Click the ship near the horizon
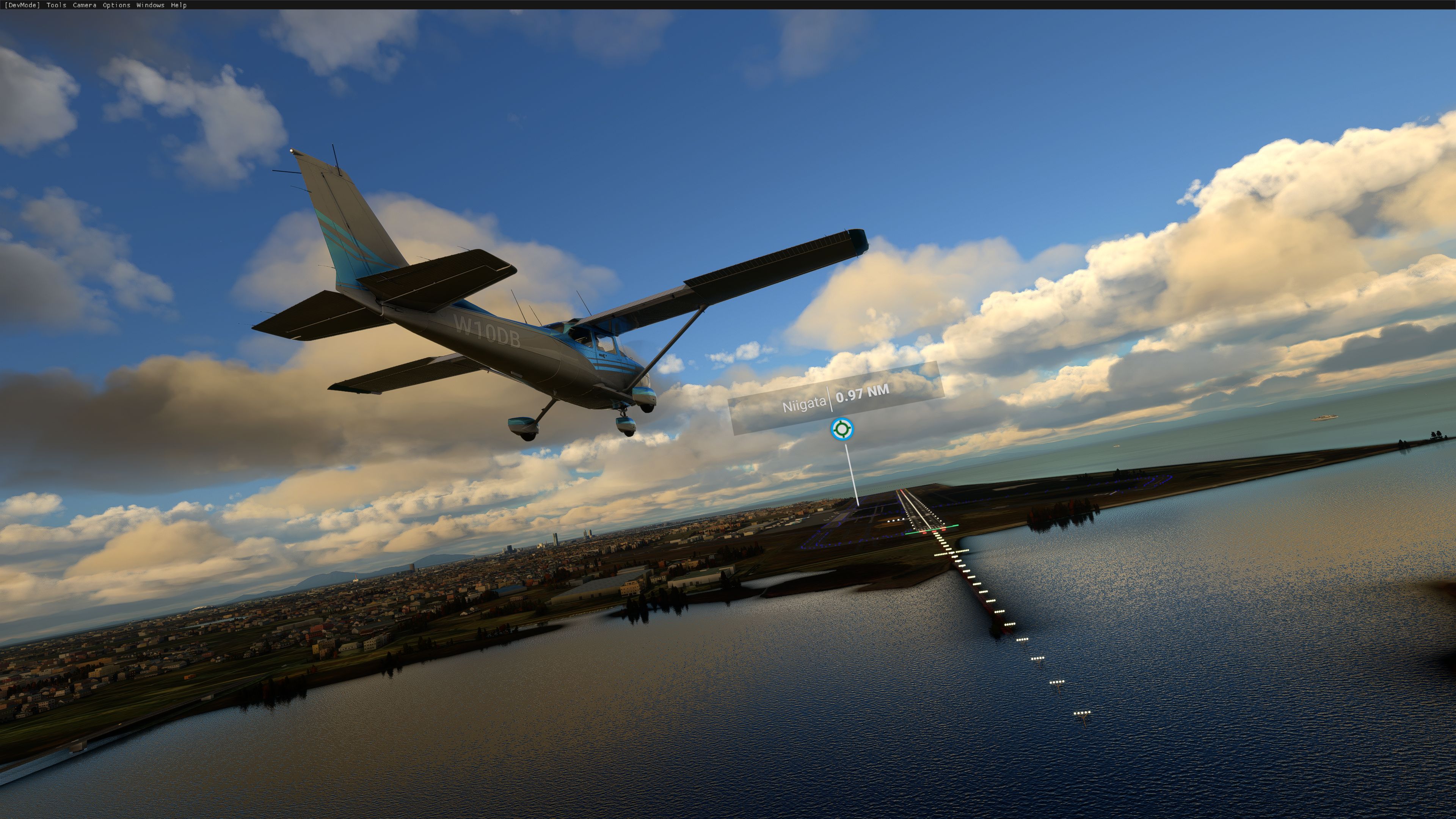Screen dimensions: 1456x819 click(1324, 418)
